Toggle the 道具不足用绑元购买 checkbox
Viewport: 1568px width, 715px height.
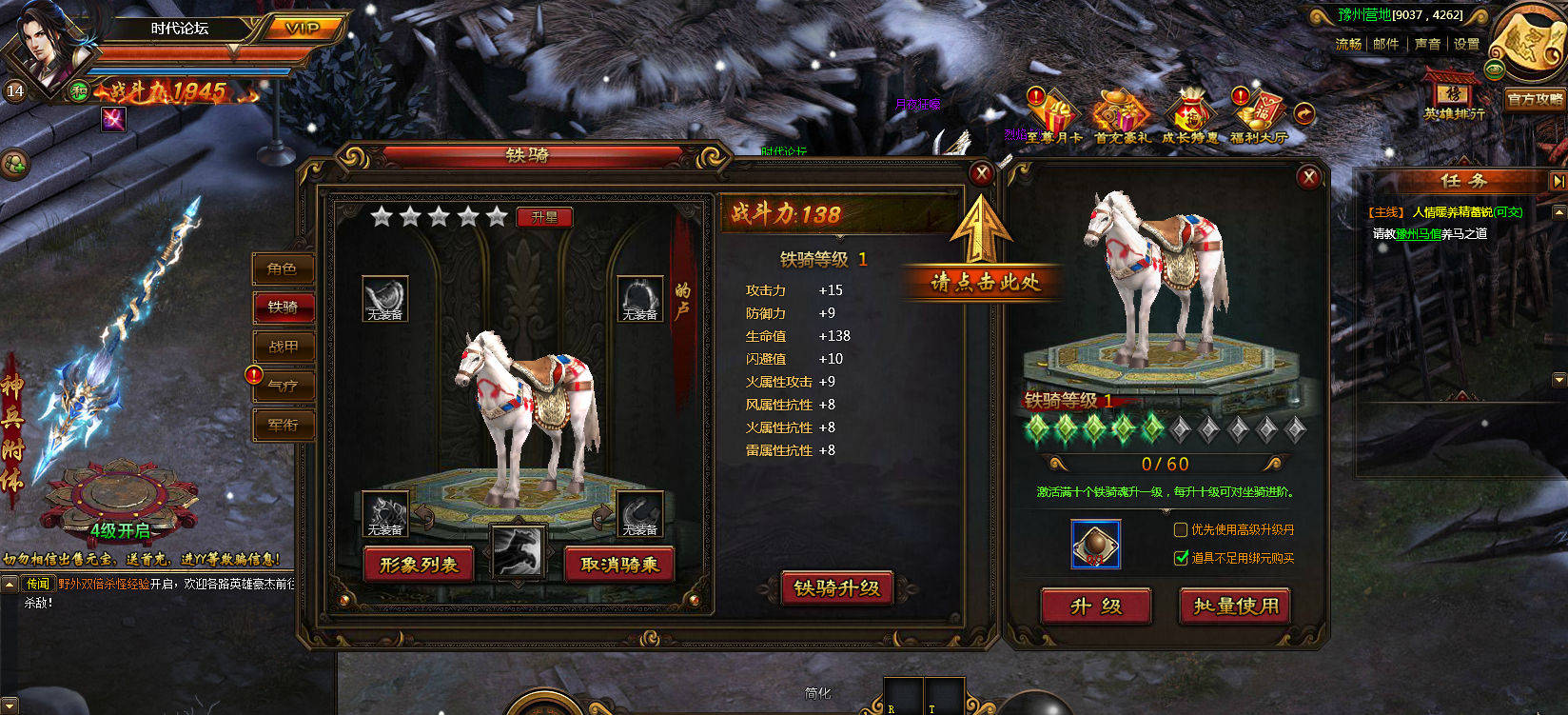click(1181, 558)
